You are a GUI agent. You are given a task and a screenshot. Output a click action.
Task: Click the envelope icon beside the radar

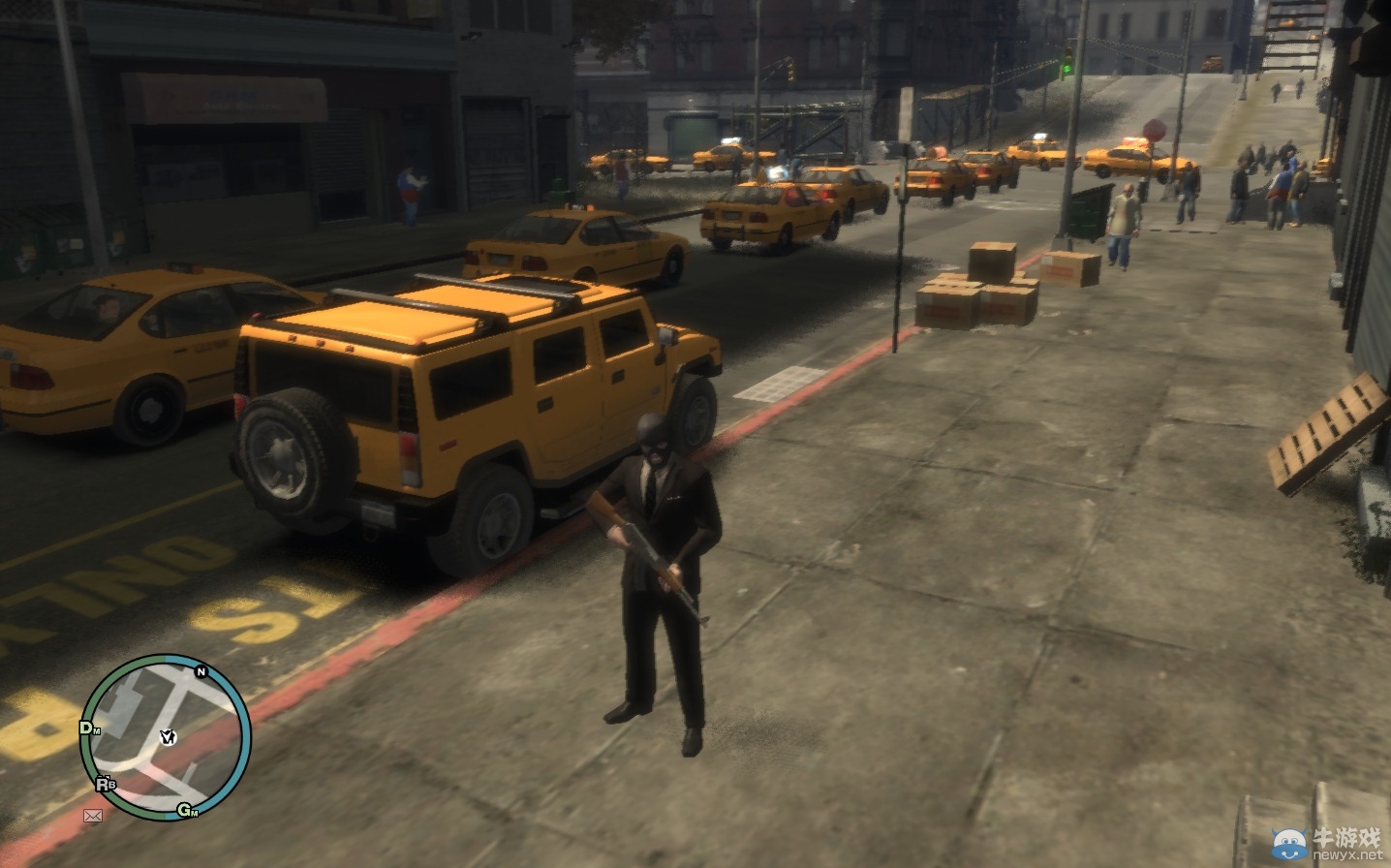point(92,817)
